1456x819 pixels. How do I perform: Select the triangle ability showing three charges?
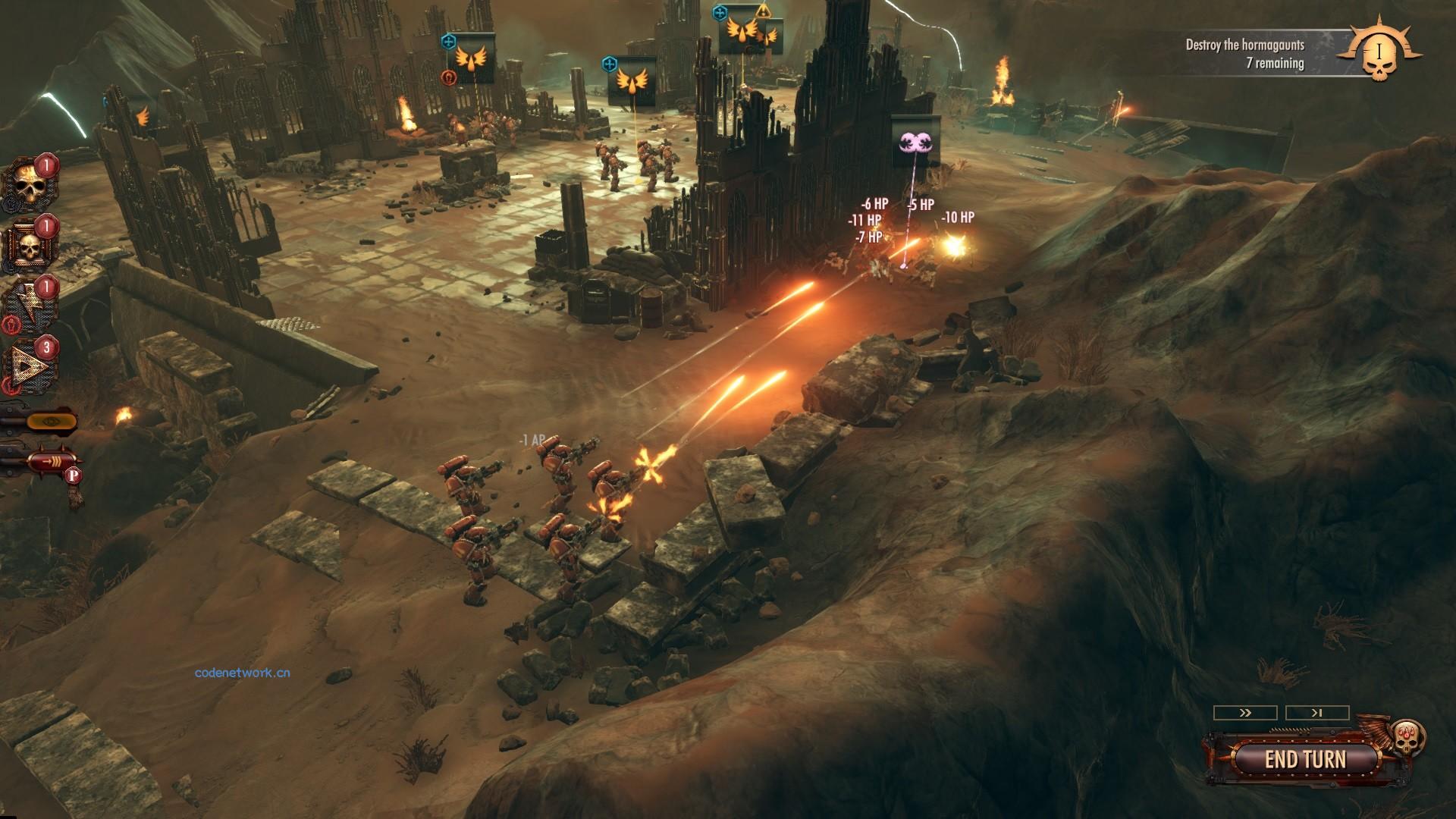(x=29, y=362)
